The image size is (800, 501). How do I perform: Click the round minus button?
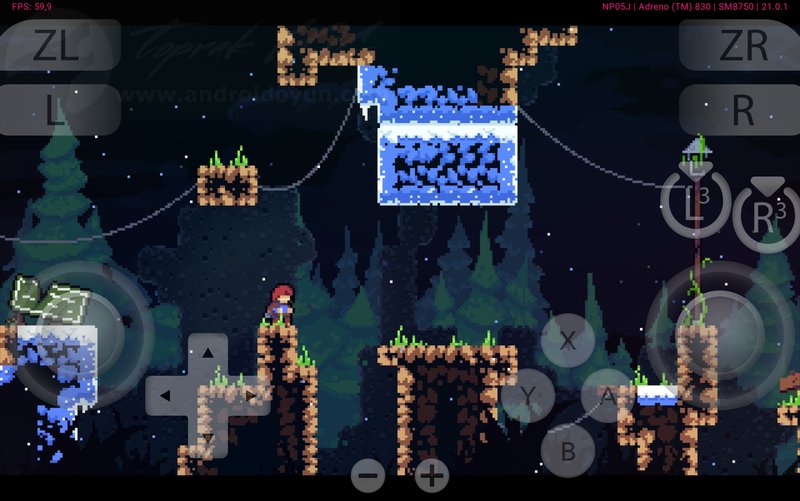coord(368,475)
